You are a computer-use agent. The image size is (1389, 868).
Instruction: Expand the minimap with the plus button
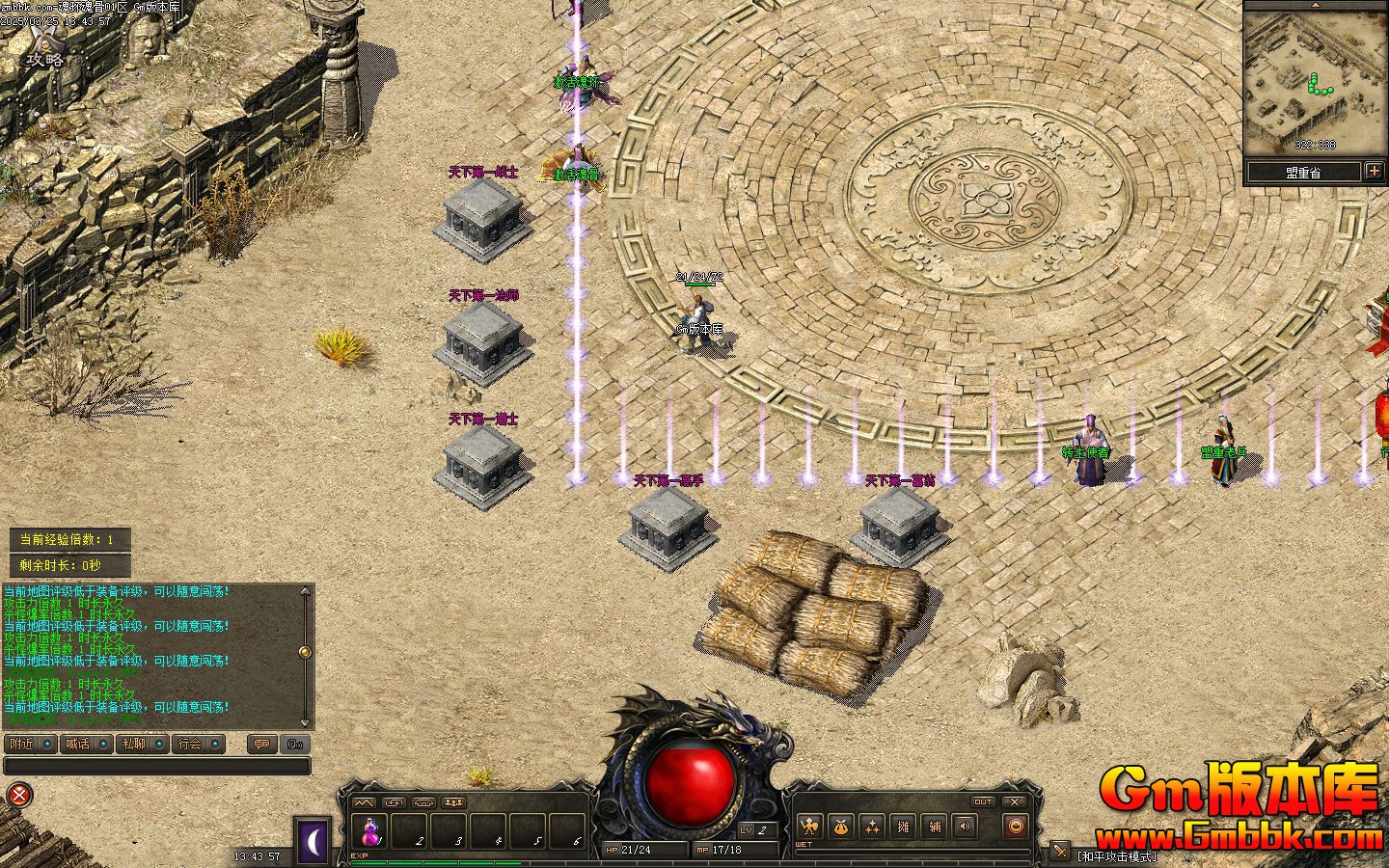(x=1375, y=172)
